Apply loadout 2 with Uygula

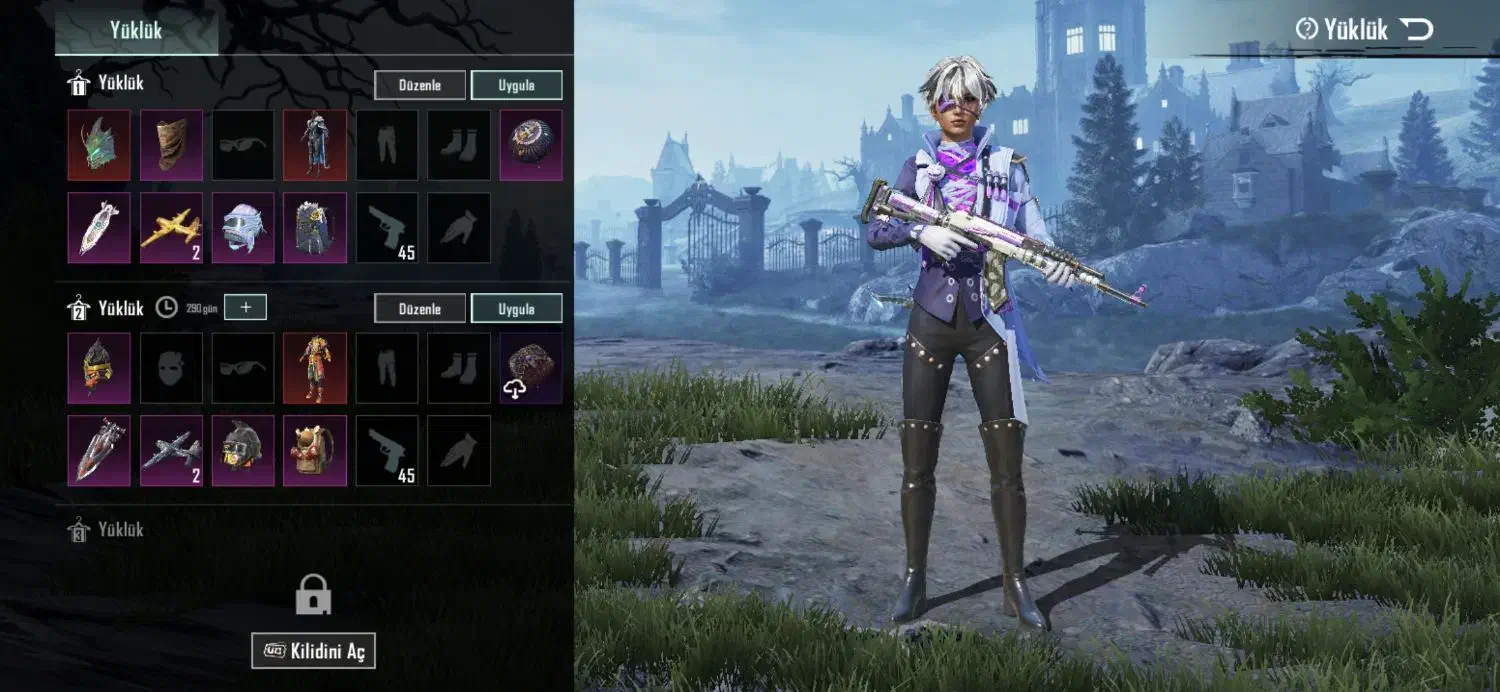pyautogui.click(x=516, y=308)
